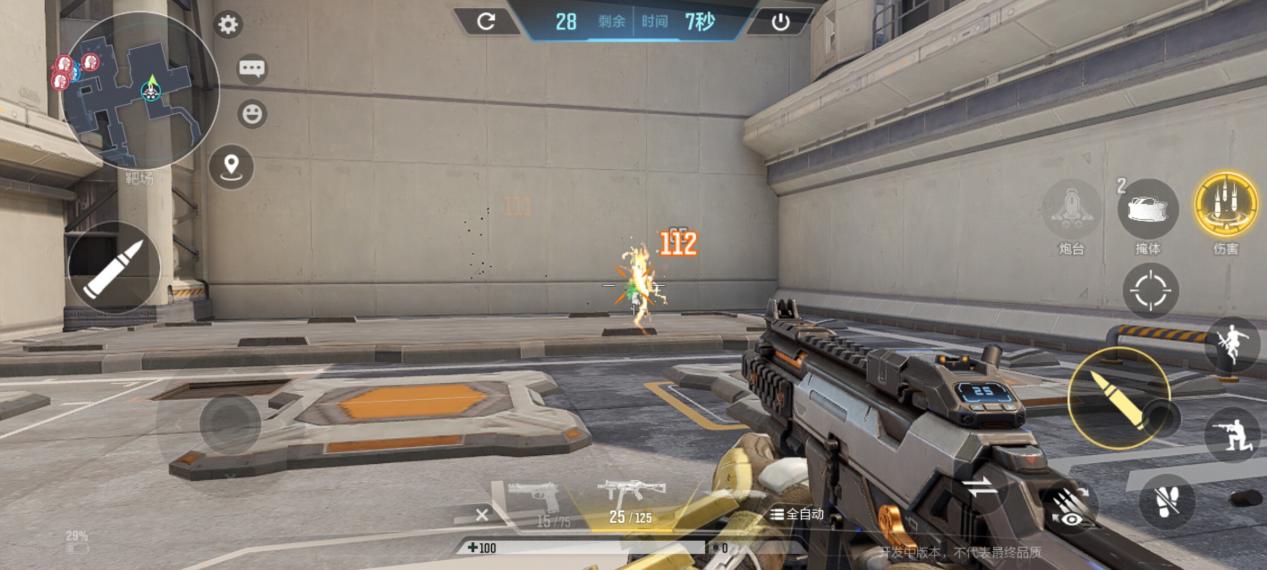Screen dimensions: 1267x570
Task: Fire using the large gold bullet button
Action: point(1117,398)
